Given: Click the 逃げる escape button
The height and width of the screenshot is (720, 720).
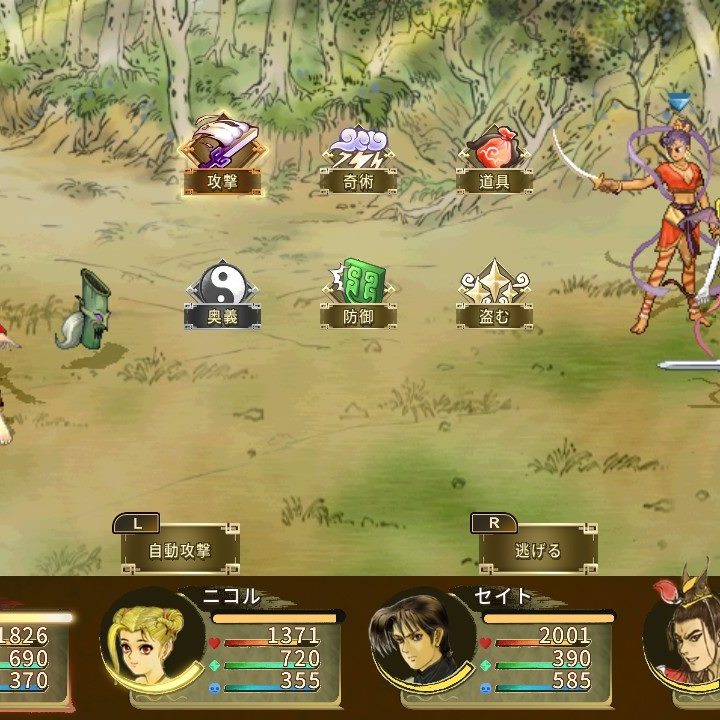Looking at the screenshot, I should point(538,549).
